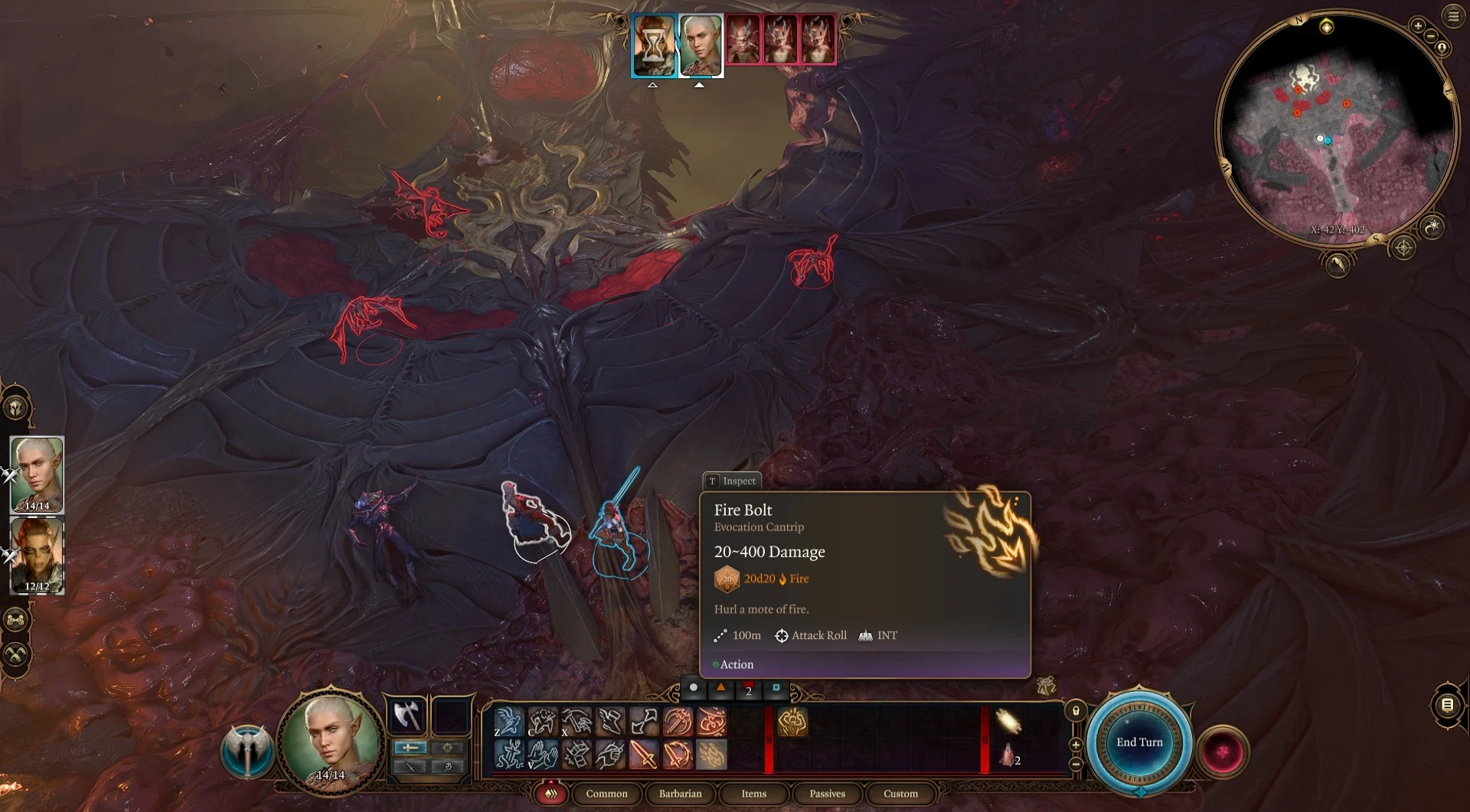This screenshot has height=812, width=1470.
Task: Open the Barbarian abilities tab
Action: pos(680,794)
